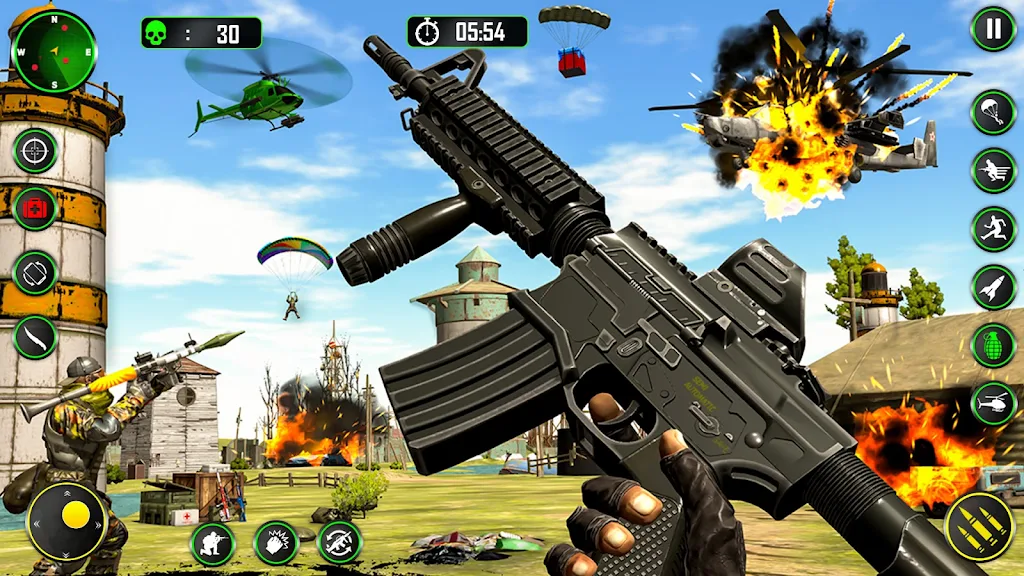1024x576 pixels.
Task: Tap the jump button
Action: (x=993, y=229)
